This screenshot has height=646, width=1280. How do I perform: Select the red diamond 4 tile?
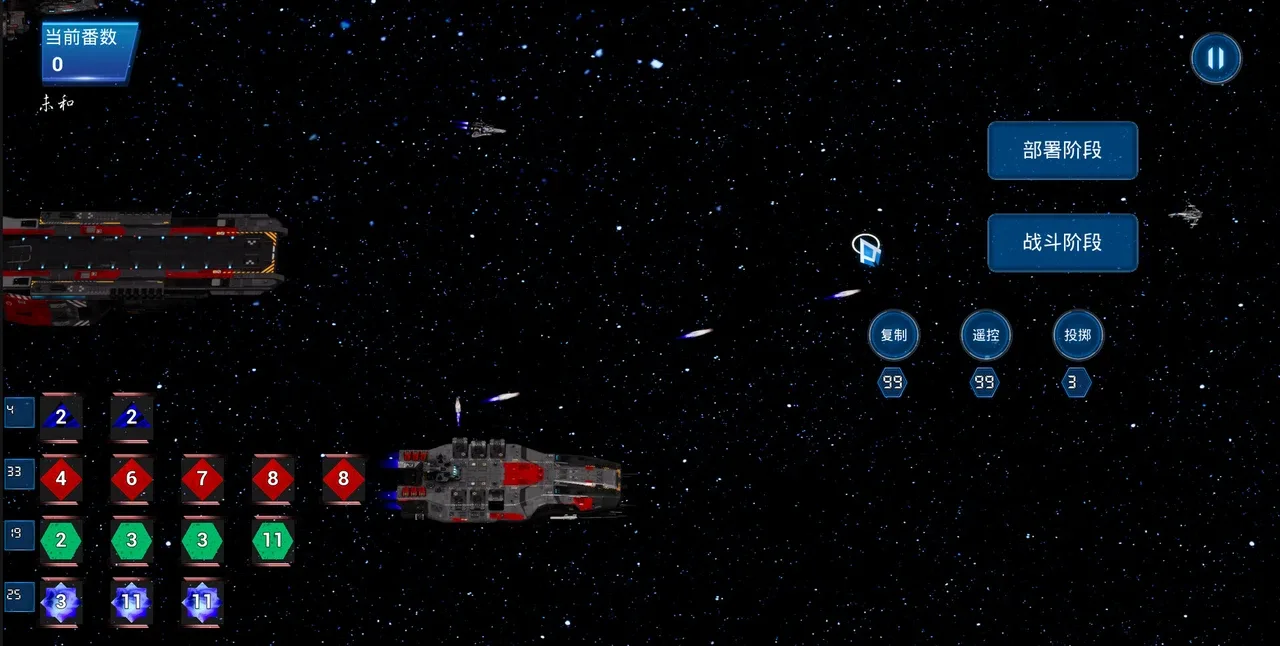pyautogui.click(x=61, y=479)
